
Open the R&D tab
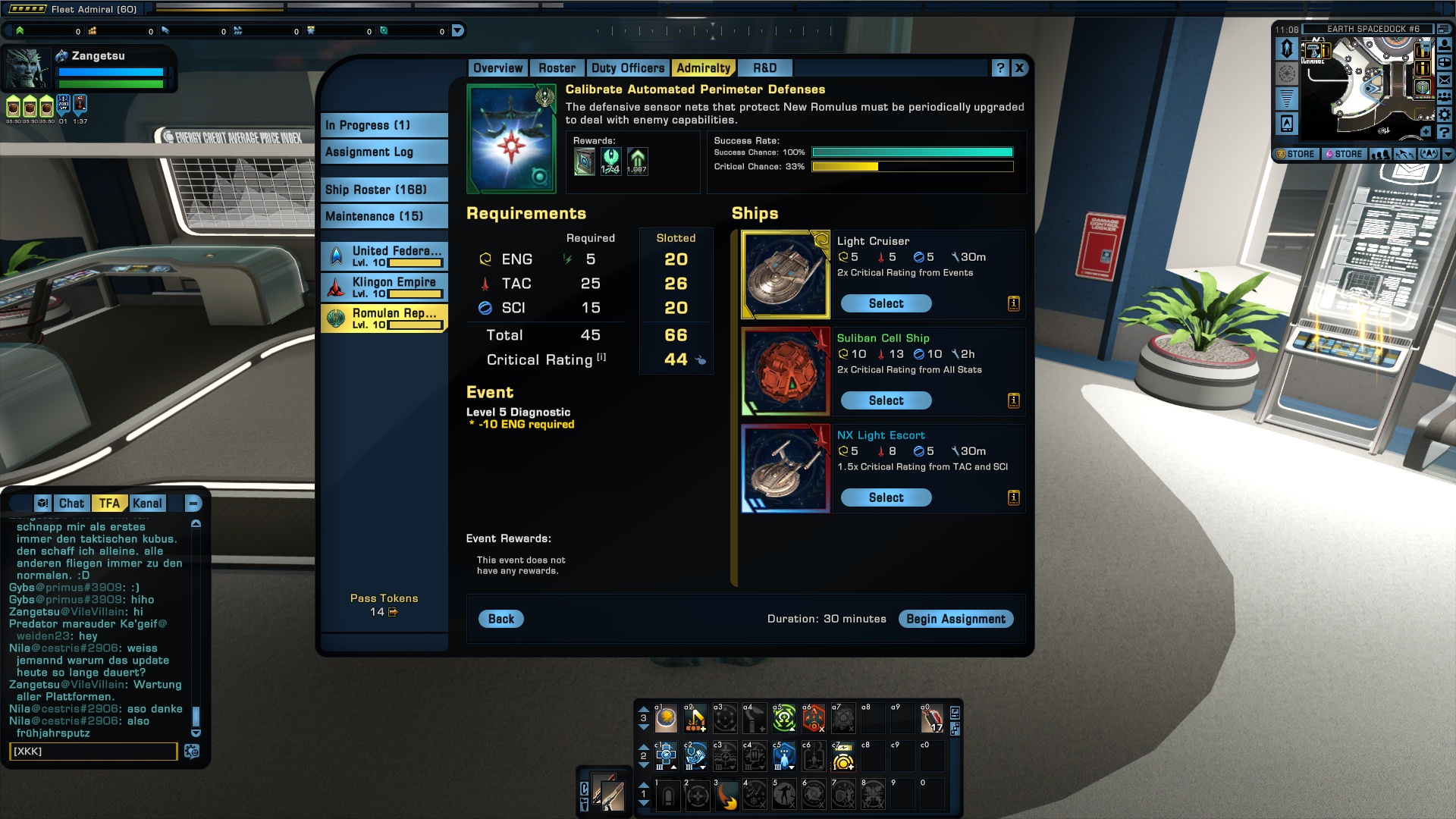tap(764, 68)
